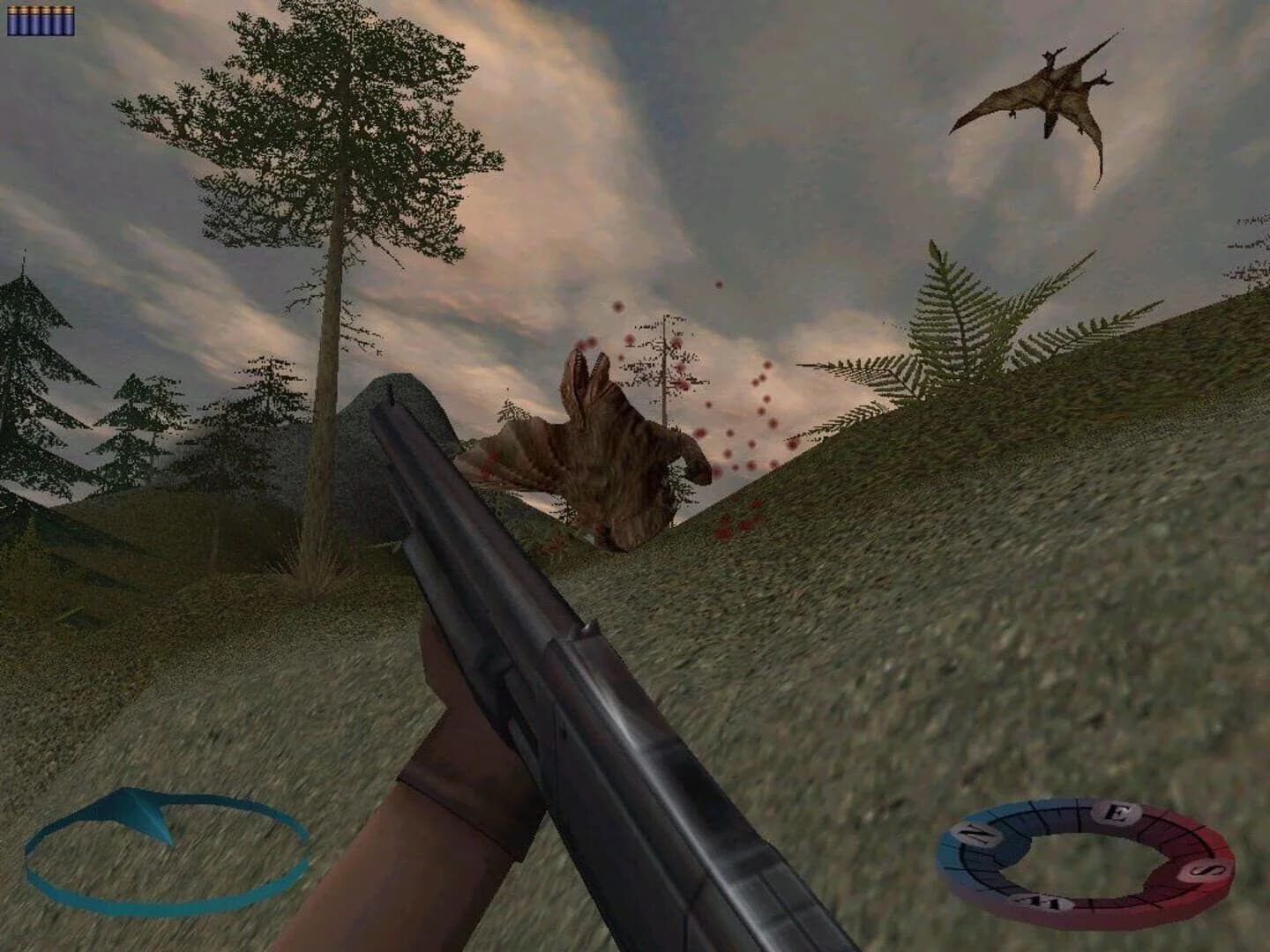The image size is (1270, 952).
Task: Click the N marker on the compass
Action: pos(975,833)
